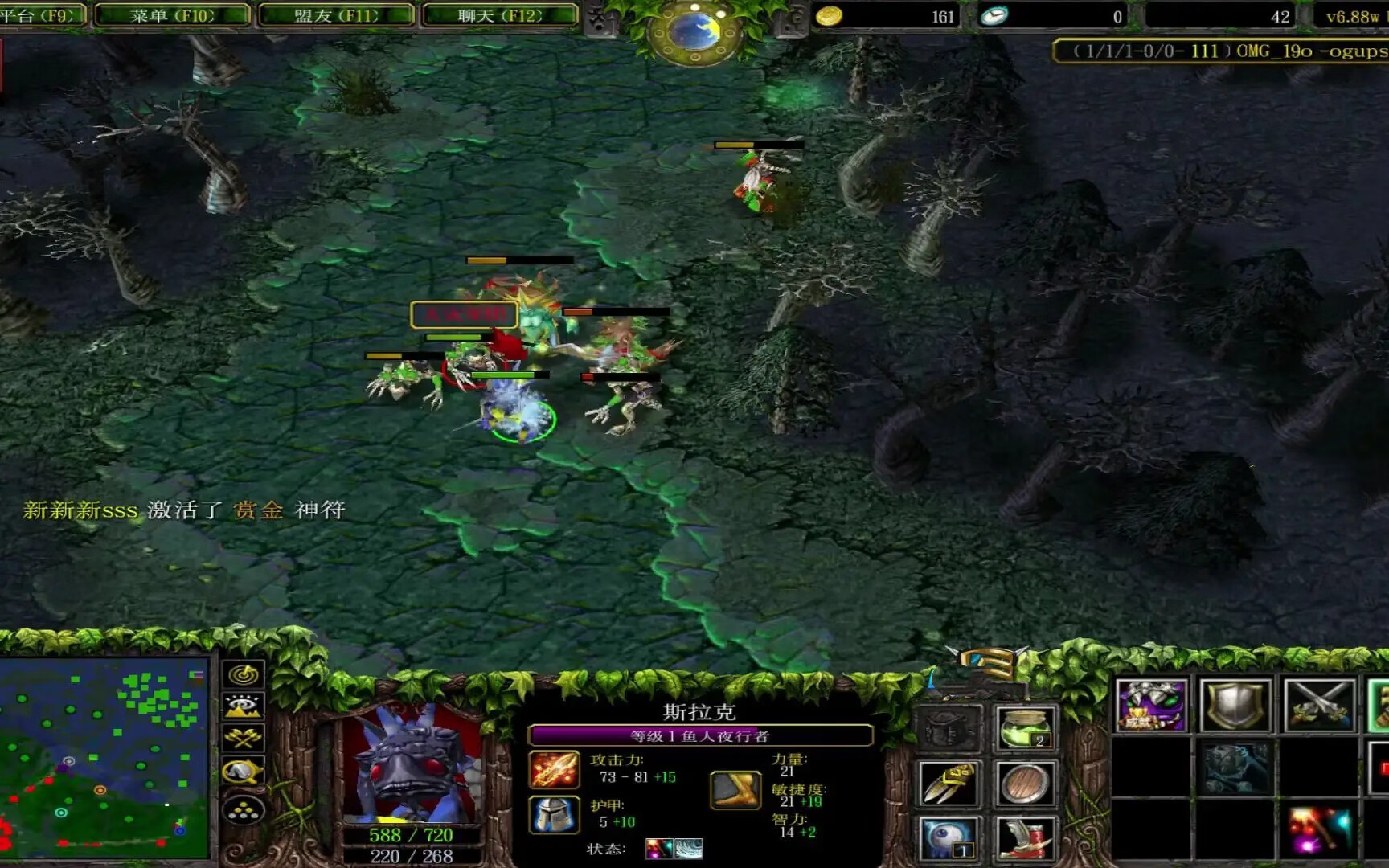The image size is (1389, 868).
Task: Select the round wooden shield item
Action: 1026,784
